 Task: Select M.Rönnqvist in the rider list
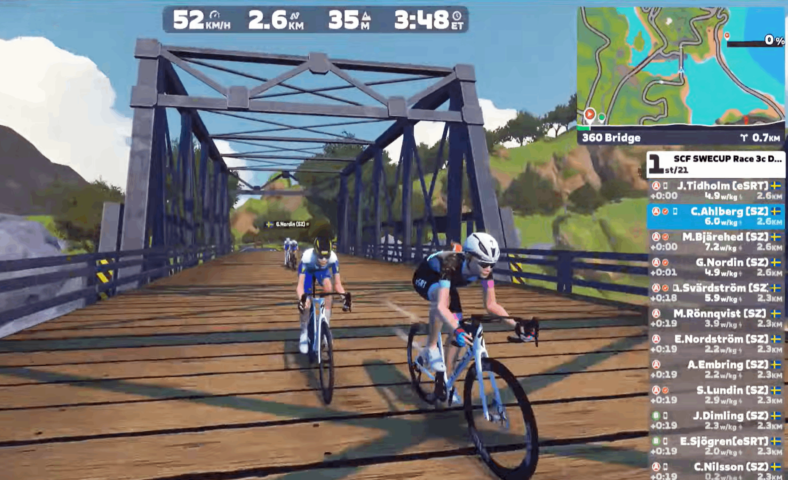pos(715,318)
